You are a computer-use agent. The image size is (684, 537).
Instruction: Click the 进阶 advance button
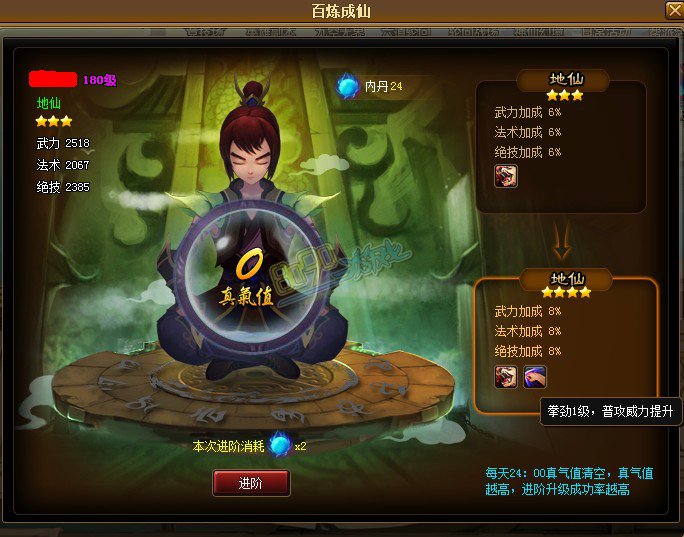pyautogui.click(x=251, y=483)
